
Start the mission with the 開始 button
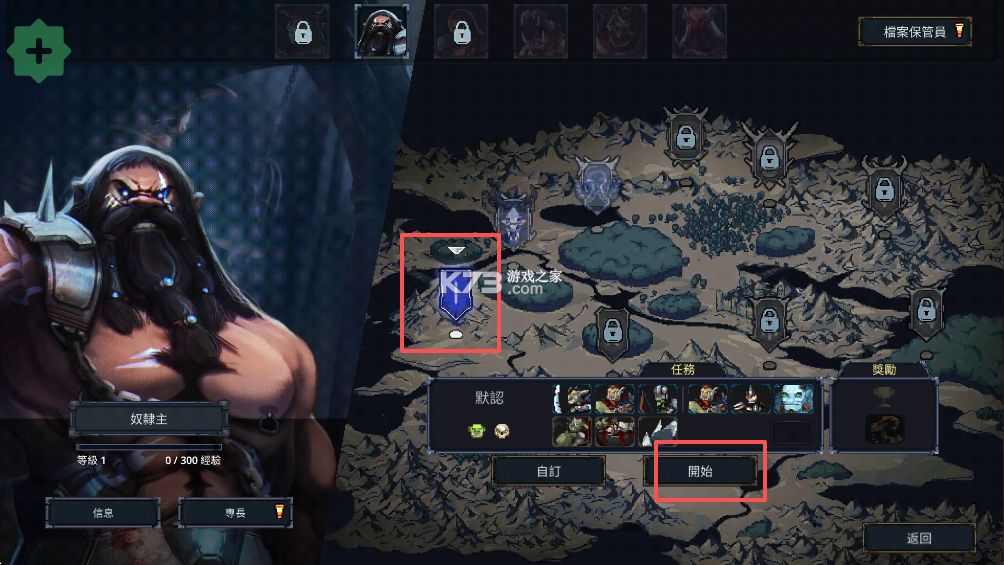click(x=700, y=471)
